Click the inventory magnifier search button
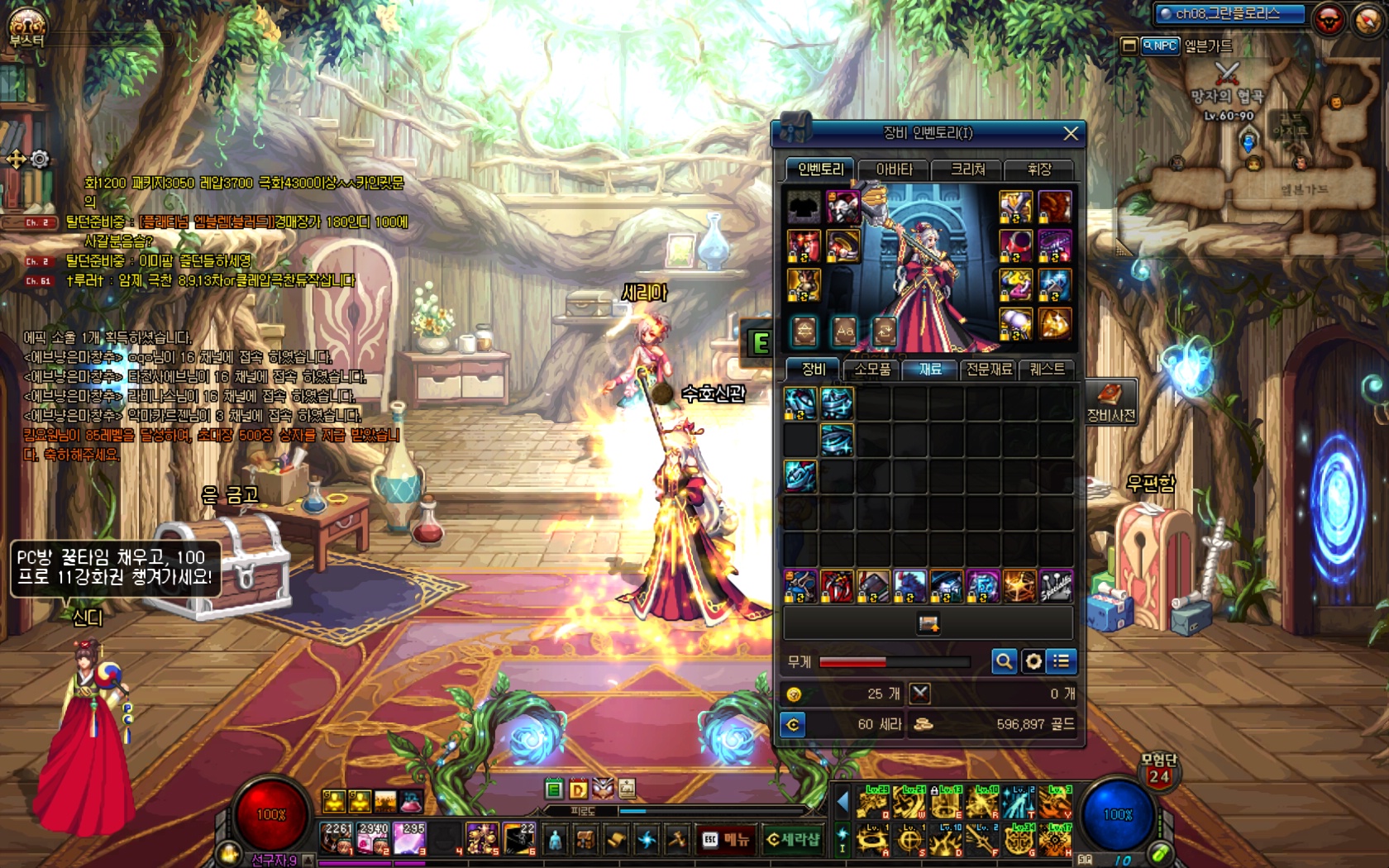This screenshot has width=1389, height=868. [1004, 661]
